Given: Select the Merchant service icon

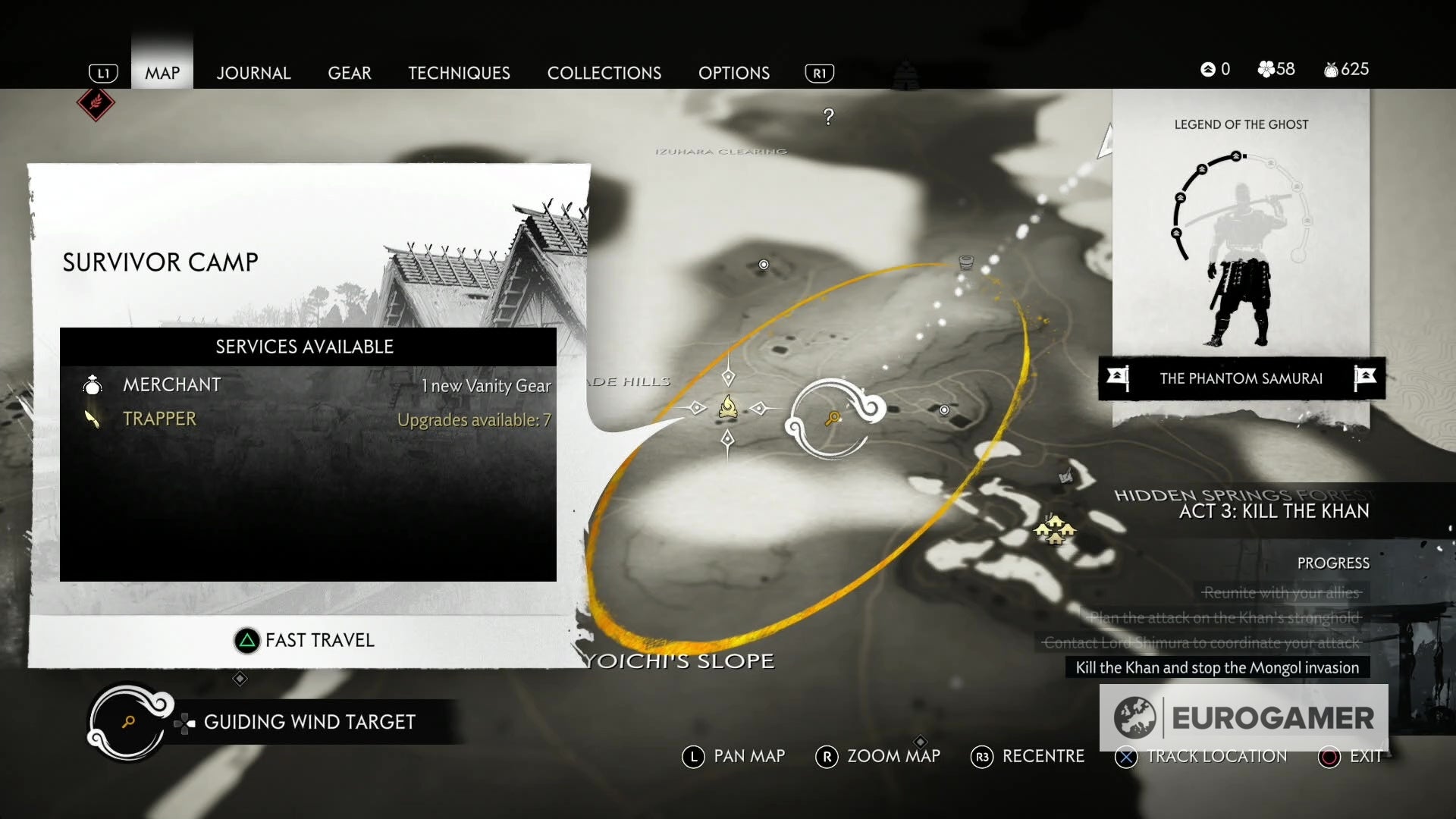Looking at the screenshot, I should tap(93, 384).
